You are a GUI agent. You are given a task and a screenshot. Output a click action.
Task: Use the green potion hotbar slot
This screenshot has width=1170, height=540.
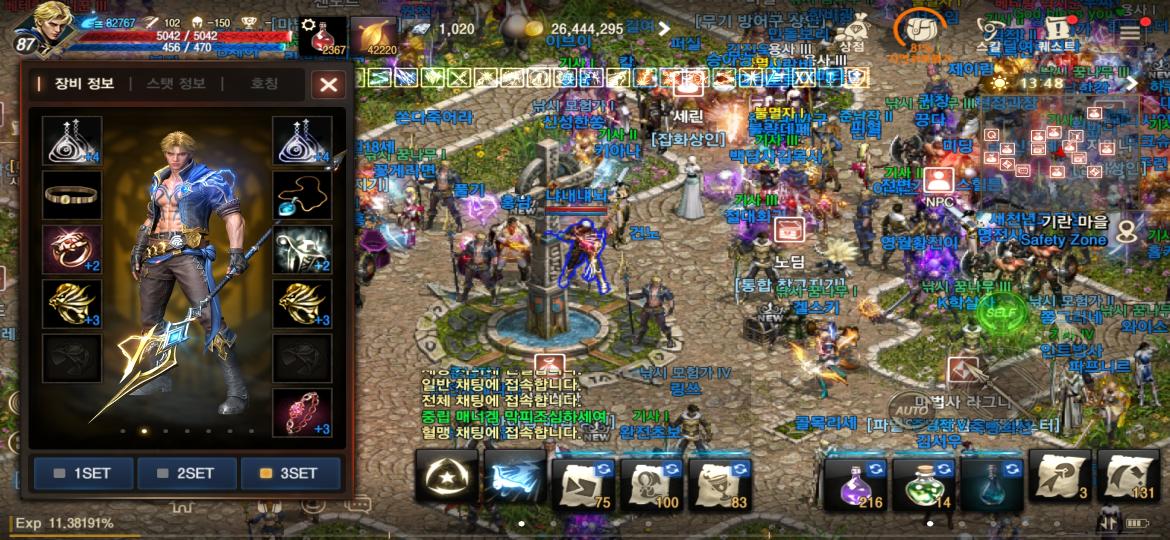coord(923,480)
